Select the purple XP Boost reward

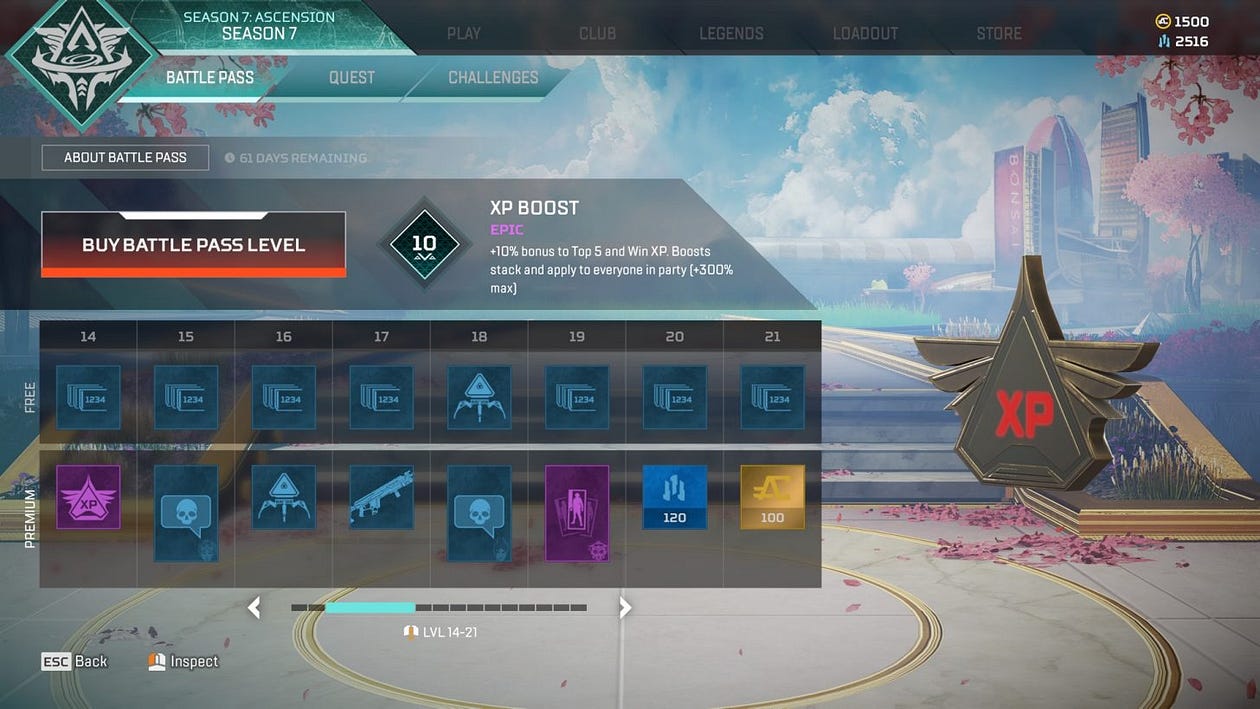(88, 497)
